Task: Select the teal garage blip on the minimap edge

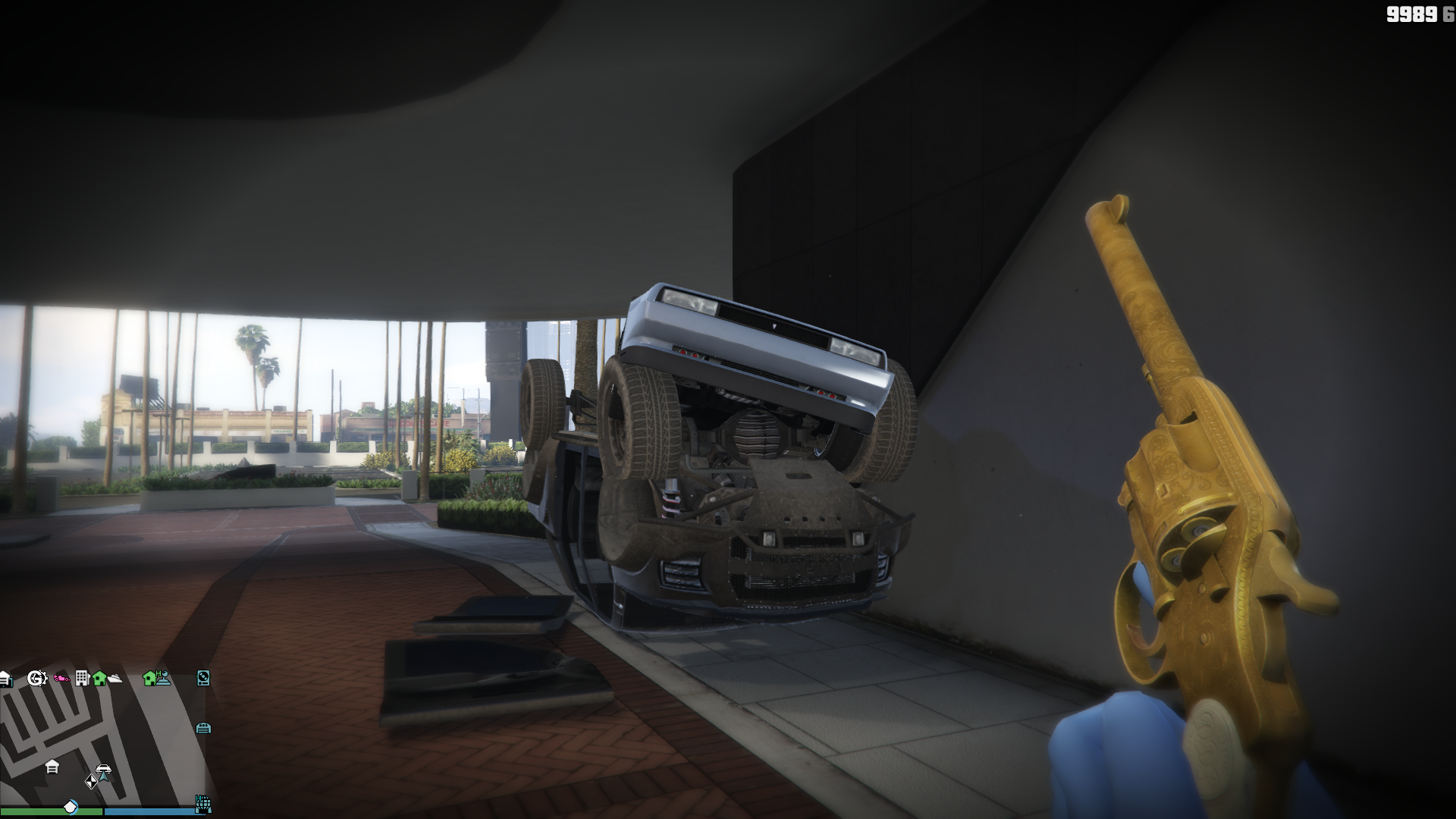Action: point(203,728)
